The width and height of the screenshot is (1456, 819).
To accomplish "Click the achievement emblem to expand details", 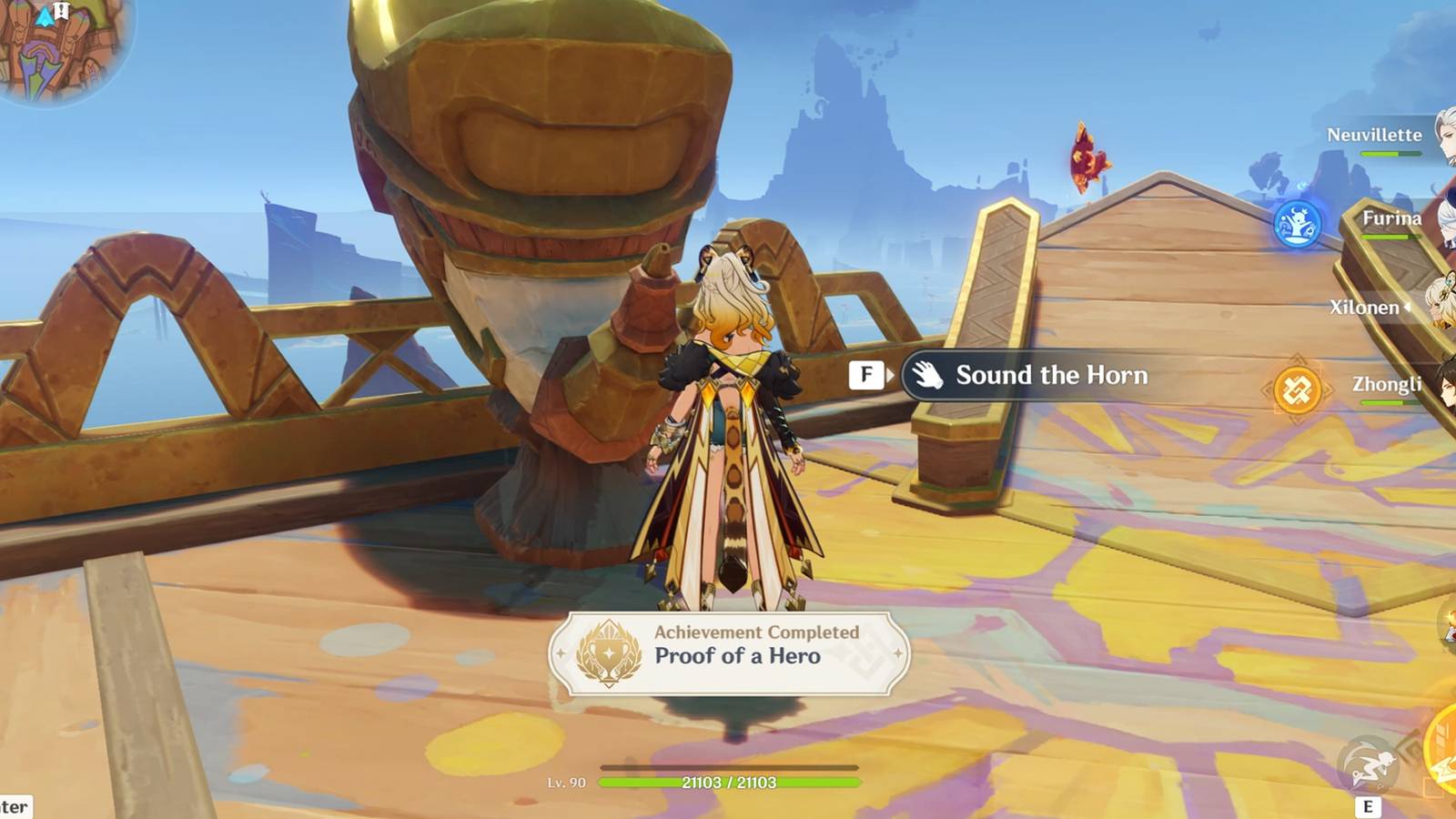I will [x=608, y=652].
